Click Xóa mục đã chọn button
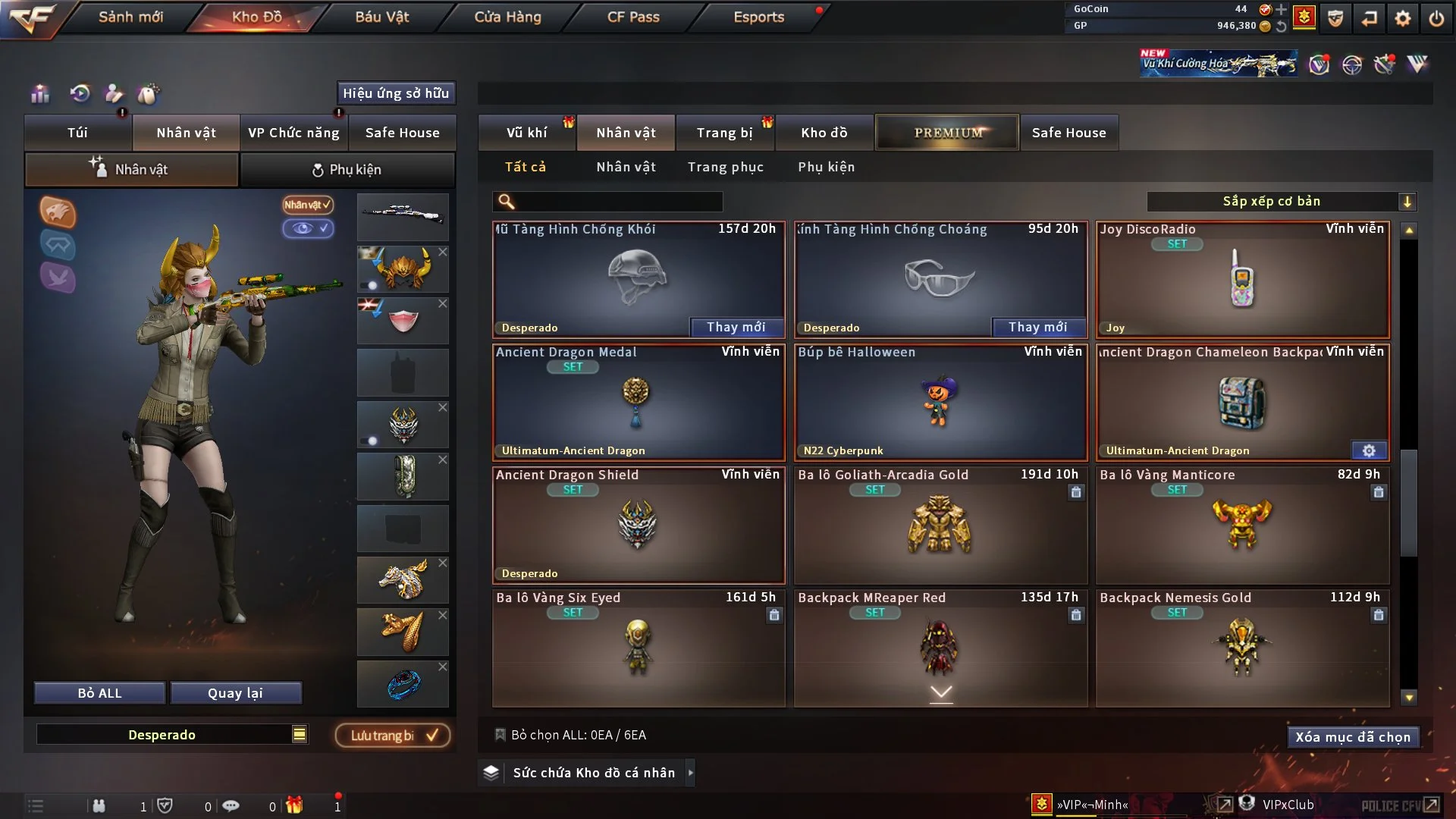 1352,737
